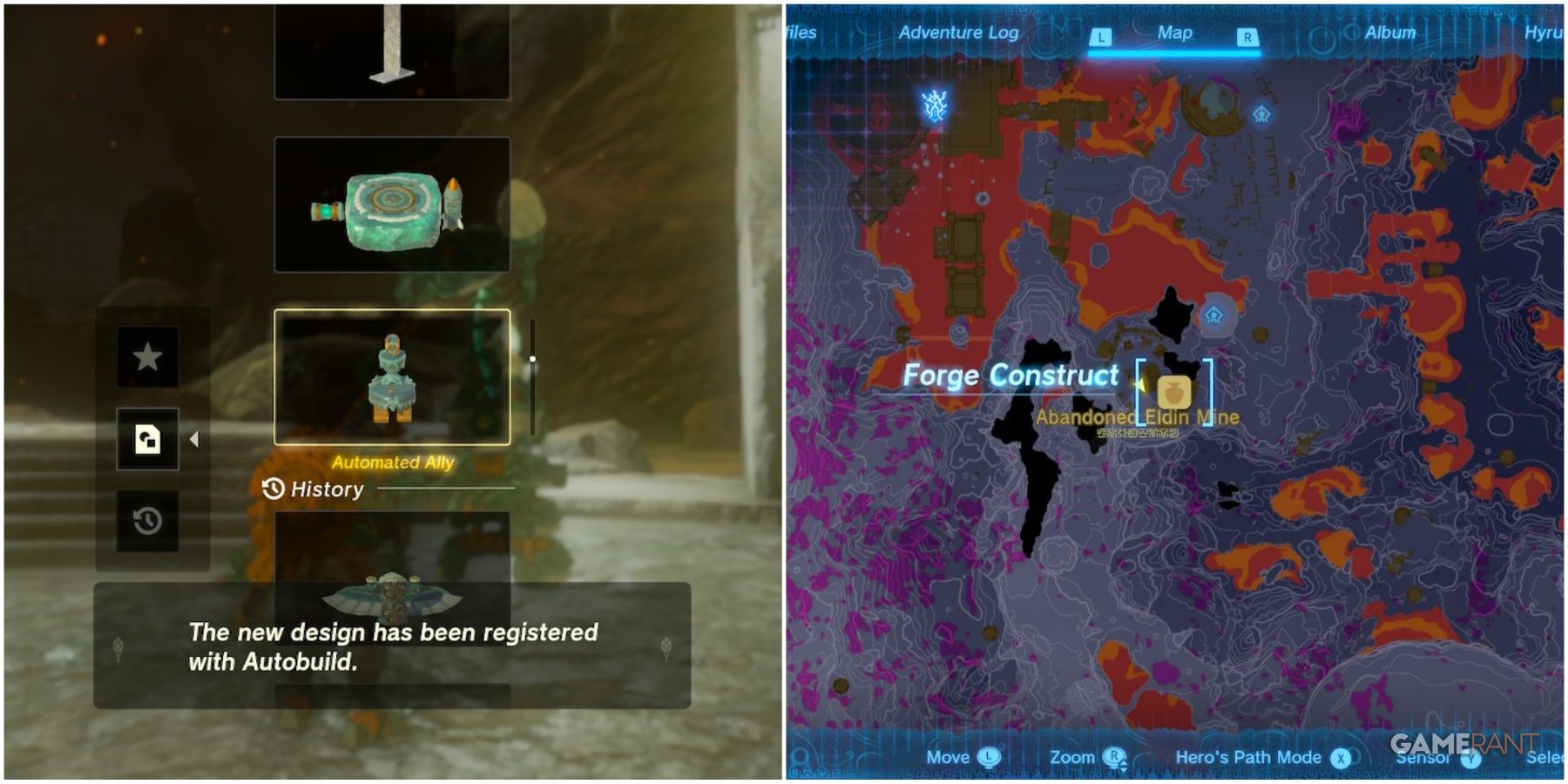The height and width of the screenshot is (784, 1568).
Task: Click the L shoulder button icon beside Map
Action: coord(1100,32)
